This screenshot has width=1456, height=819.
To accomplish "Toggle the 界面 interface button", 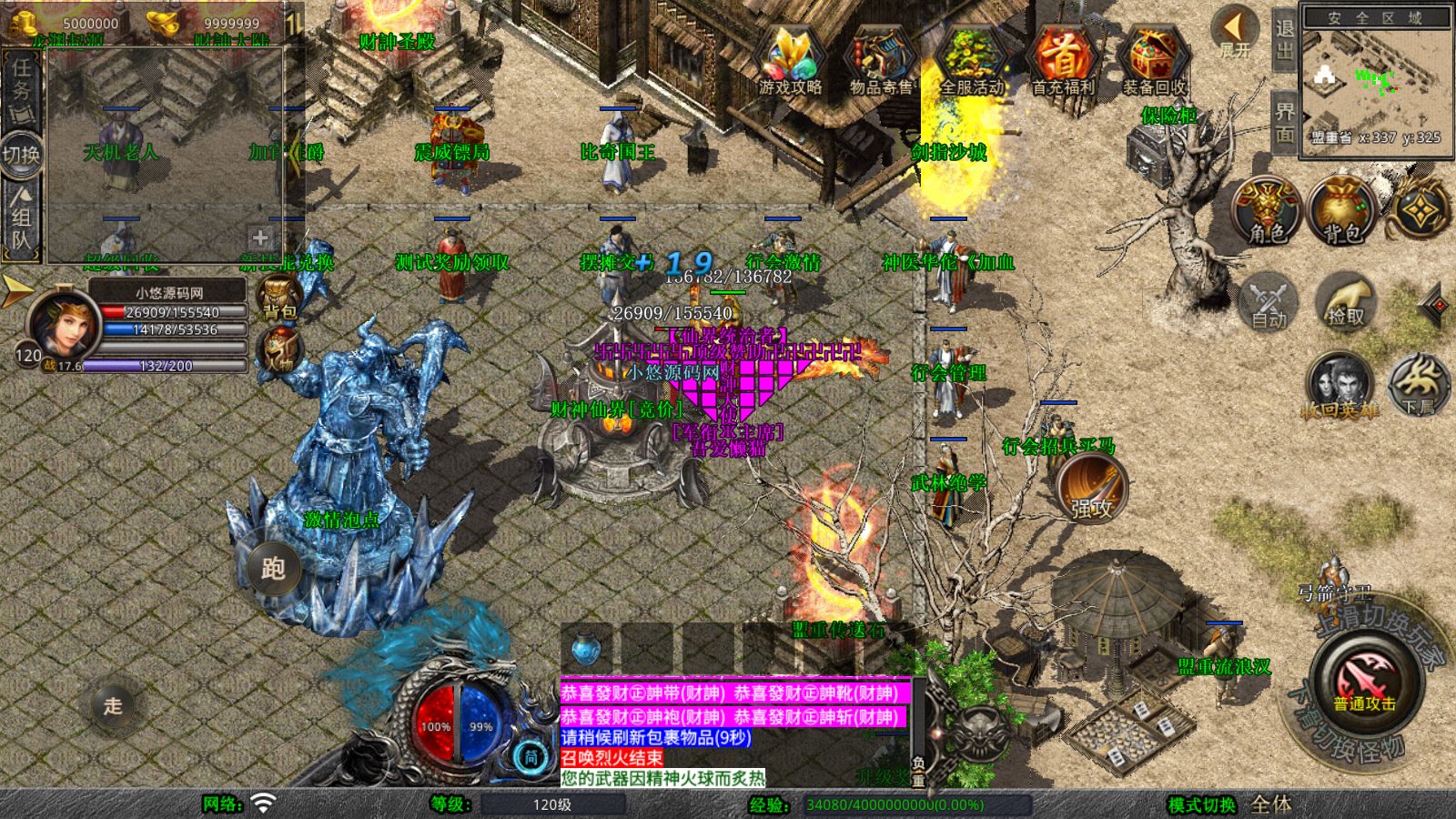I will pos(1284,122).
